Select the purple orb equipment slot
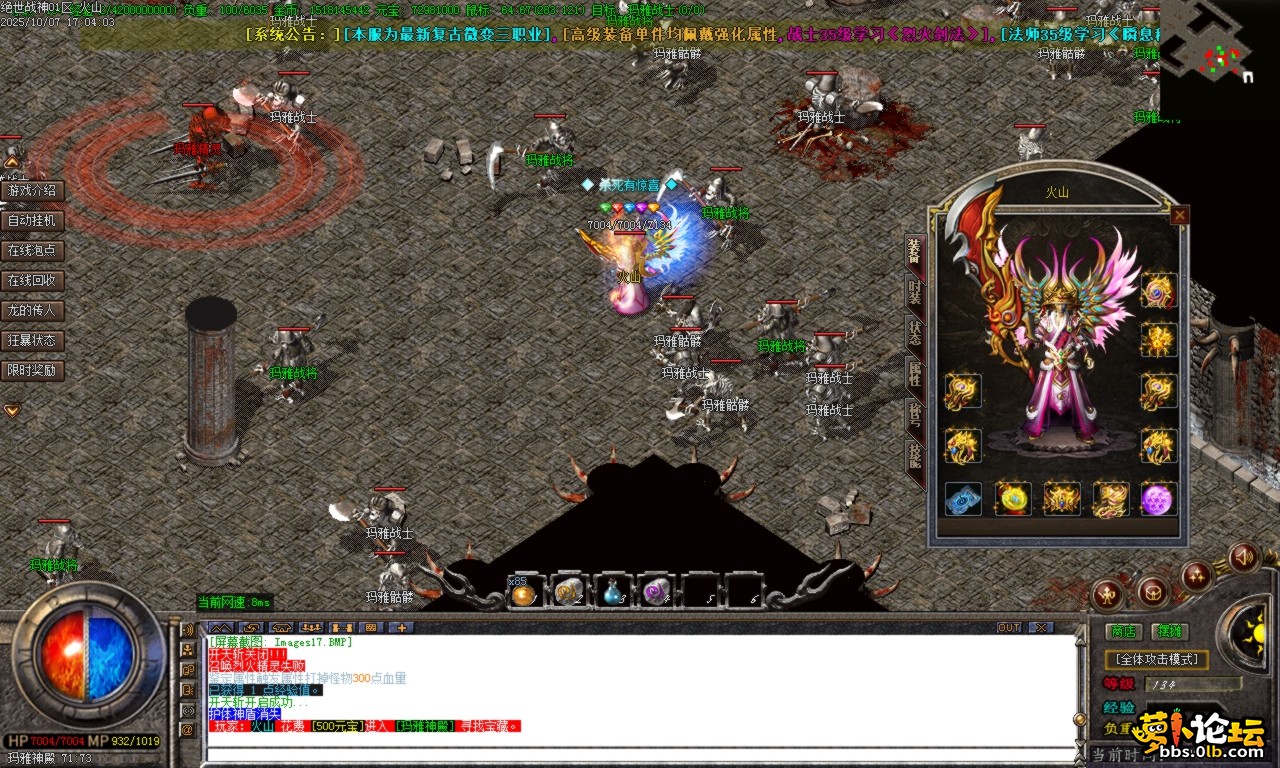 pos(1158,499)
